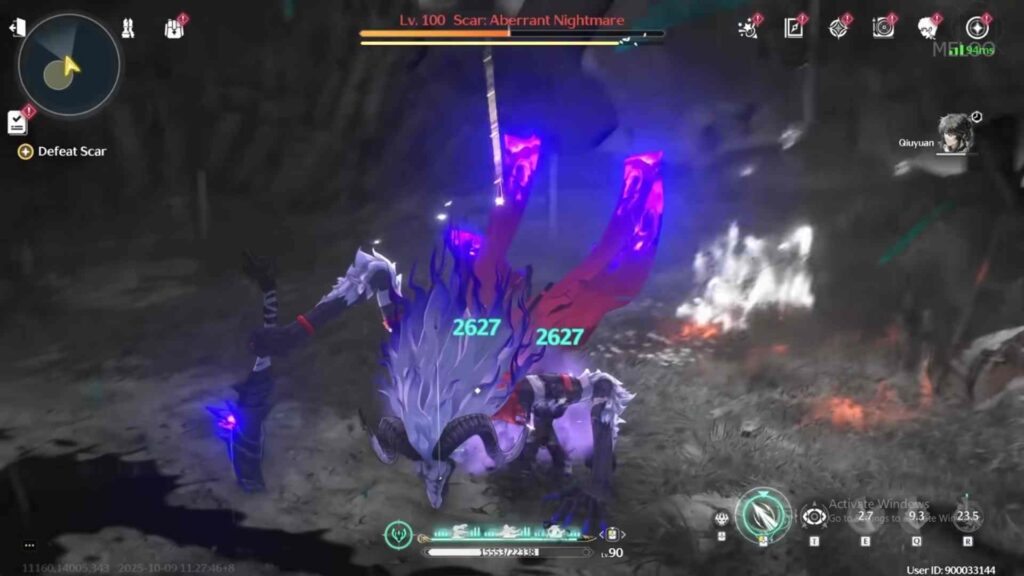Use the skill with 2.7 cooldown

tap(864, 517)
